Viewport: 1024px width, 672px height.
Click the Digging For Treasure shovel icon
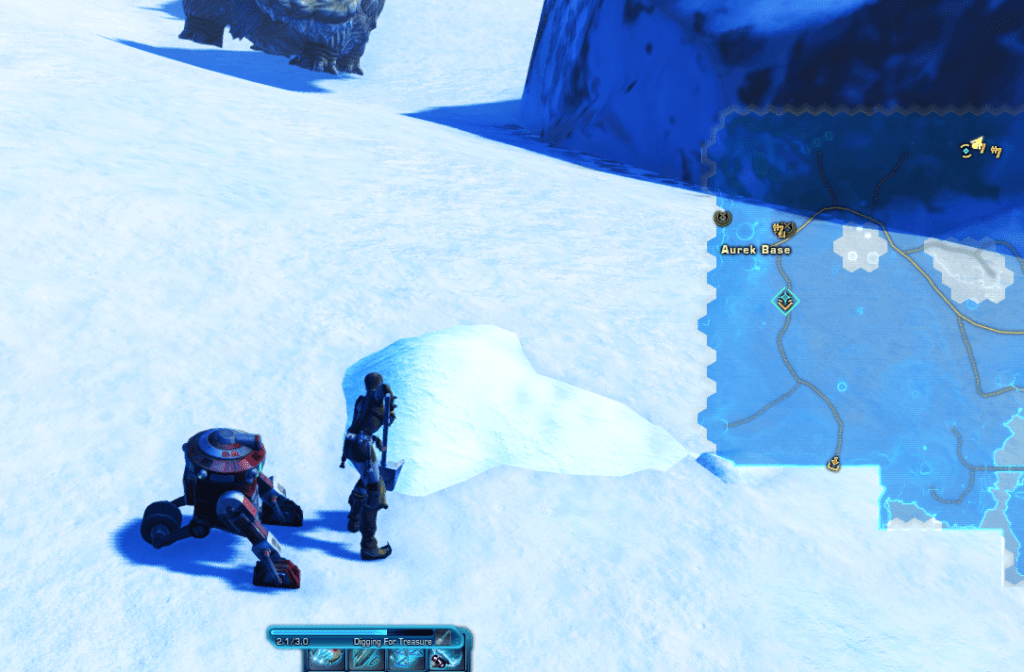[x=442, y=639]
